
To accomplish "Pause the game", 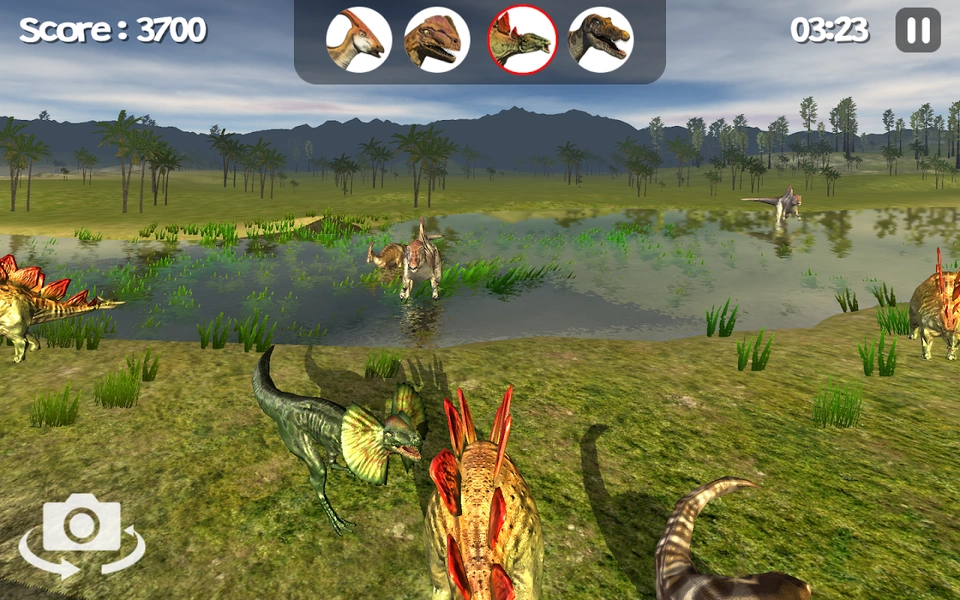I will (x=917, y=30).
